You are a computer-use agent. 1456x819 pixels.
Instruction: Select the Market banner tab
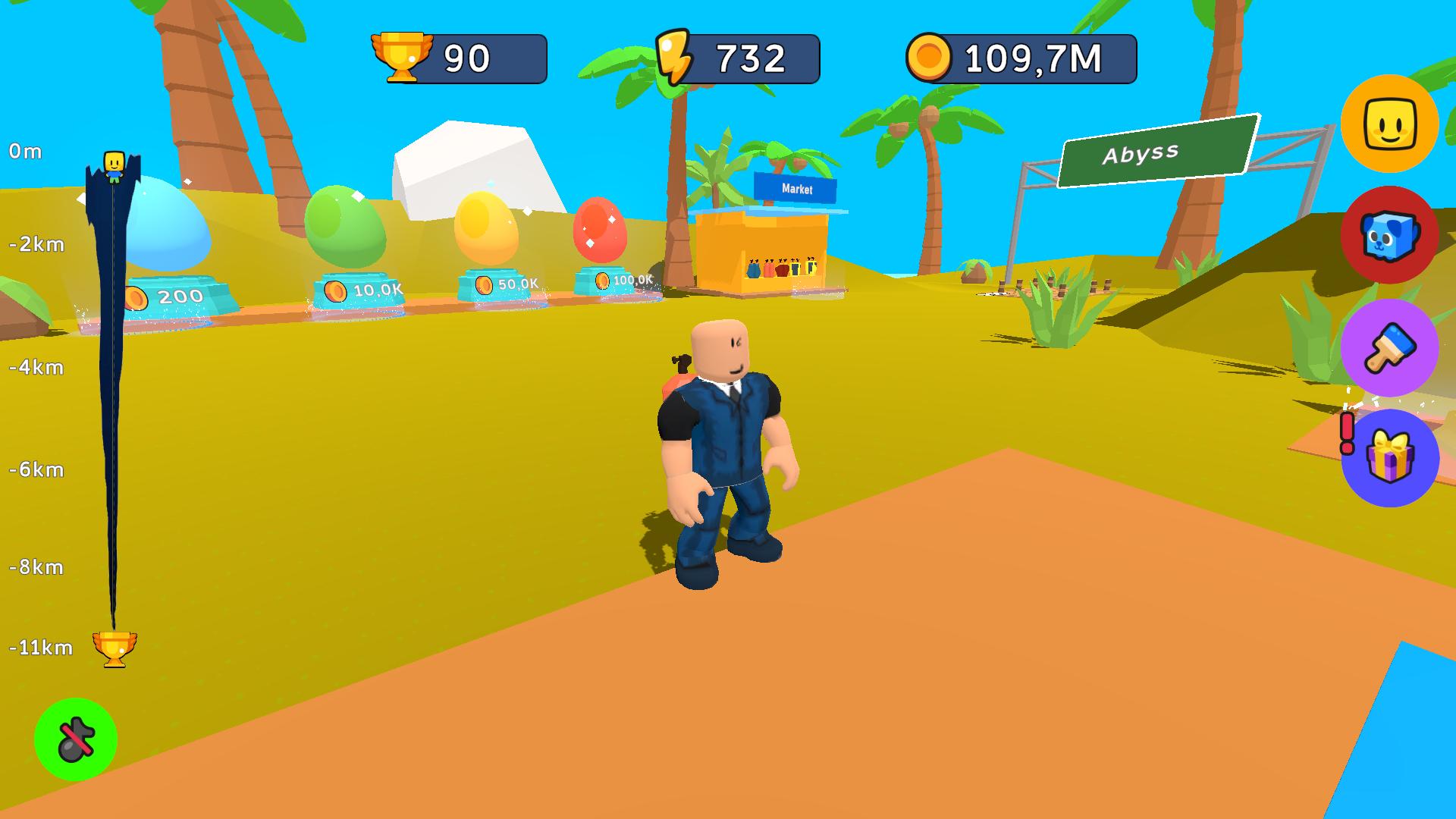[x=795, y=189]
